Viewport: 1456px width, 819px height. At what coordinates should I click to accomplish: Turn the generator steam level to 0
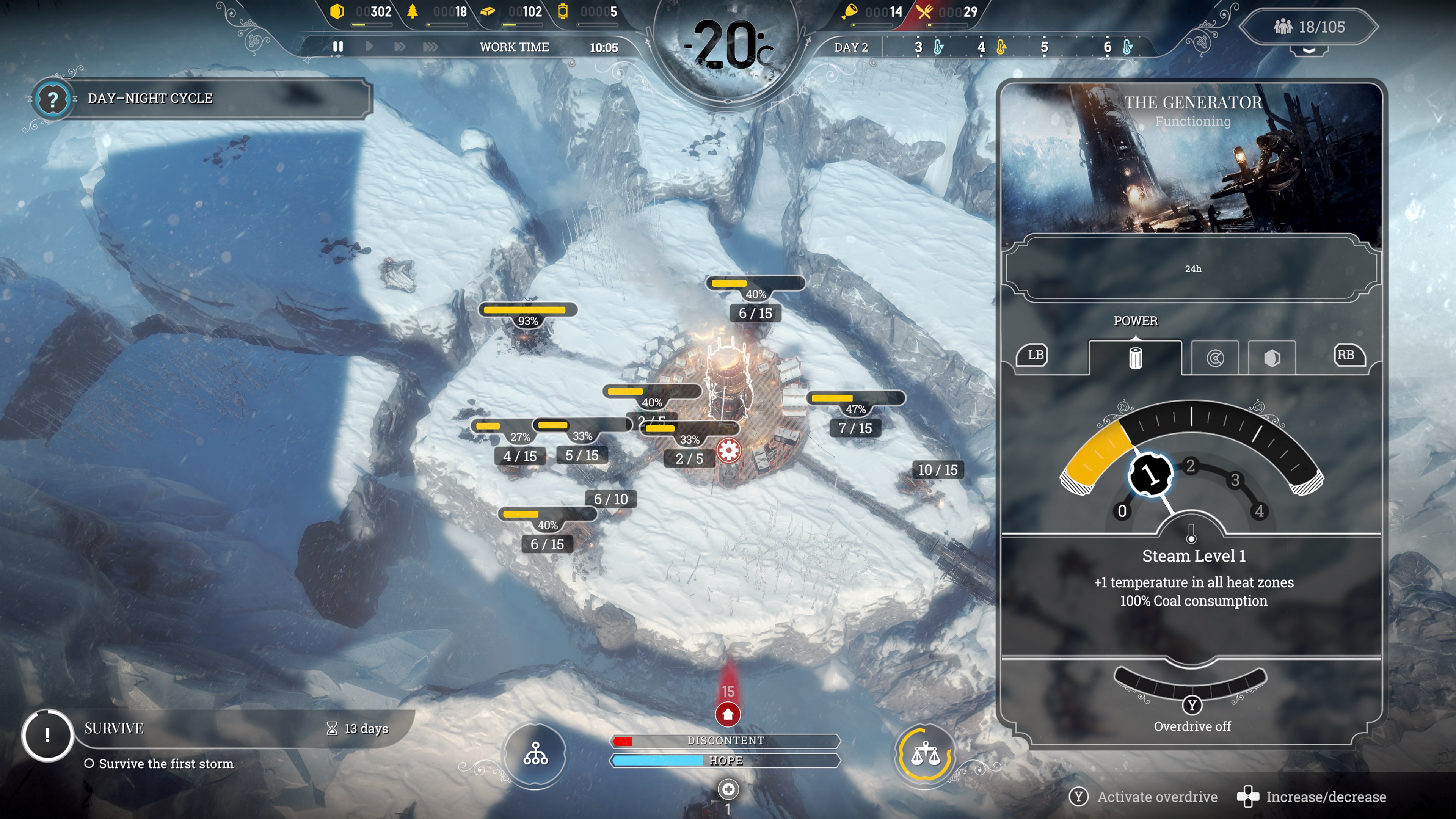[x=1122, y=511]
